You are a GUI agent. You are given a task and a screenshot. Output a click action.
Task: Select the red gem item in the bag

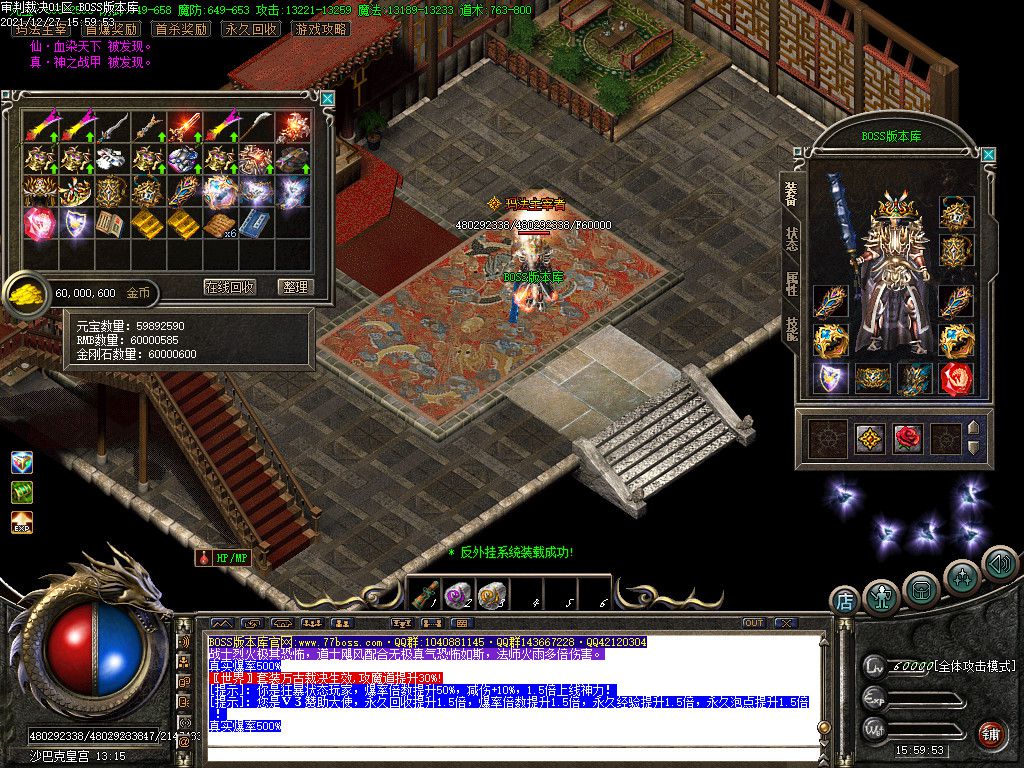(x=40, y=223)
